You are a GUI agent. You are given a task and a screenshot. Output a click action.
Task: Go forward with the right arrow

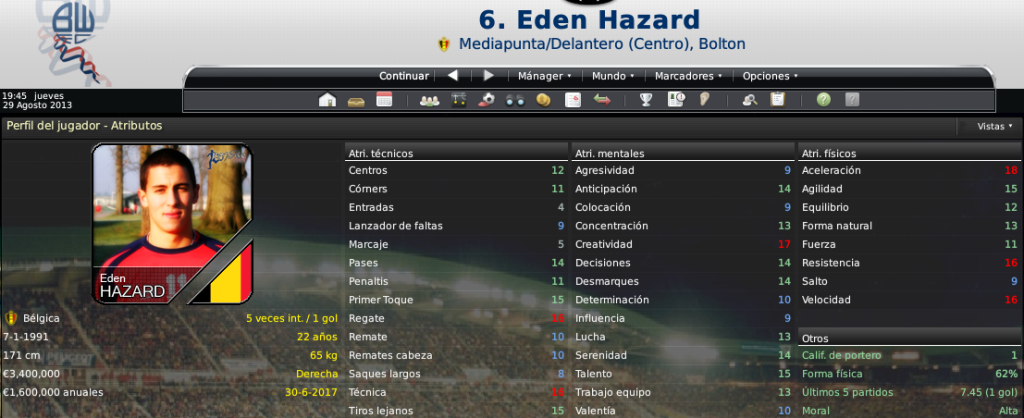coord(488,76)
